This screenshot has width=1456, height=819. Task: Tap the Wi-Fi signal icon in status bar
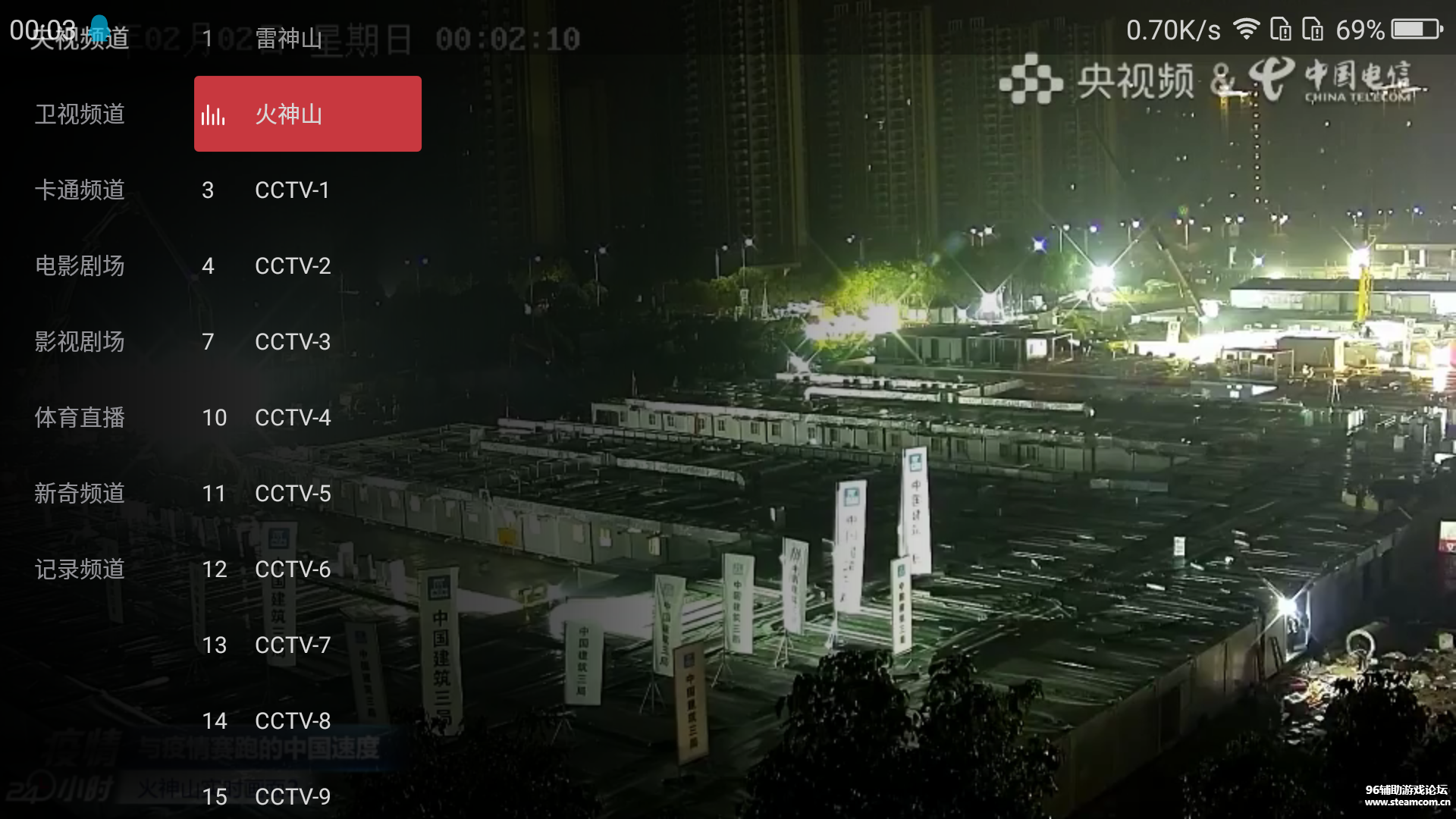point(1247,28)
